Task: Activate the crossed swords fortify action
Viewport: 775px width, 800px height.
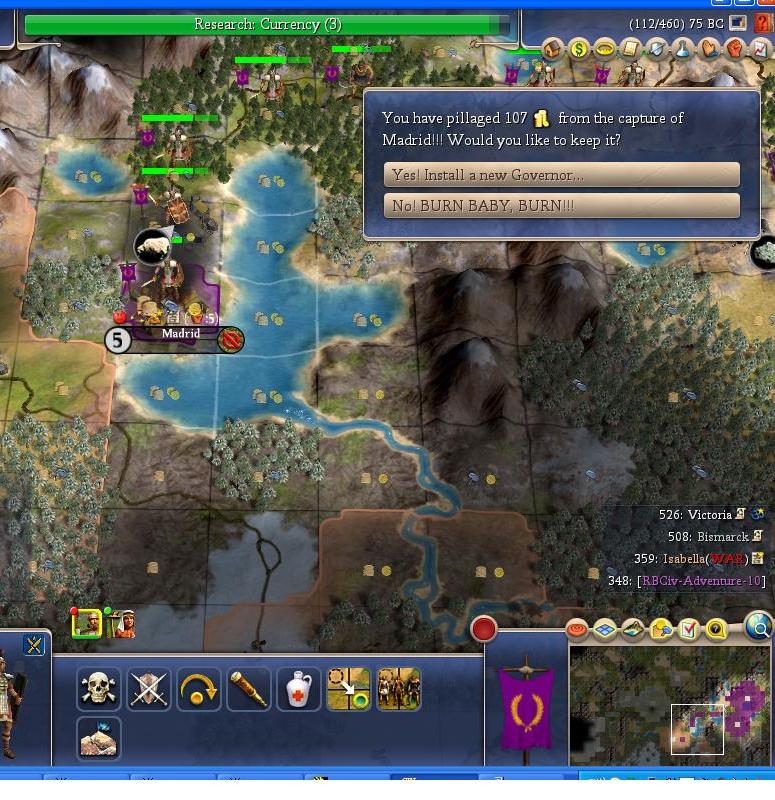Action: click(x=148, y=689)
